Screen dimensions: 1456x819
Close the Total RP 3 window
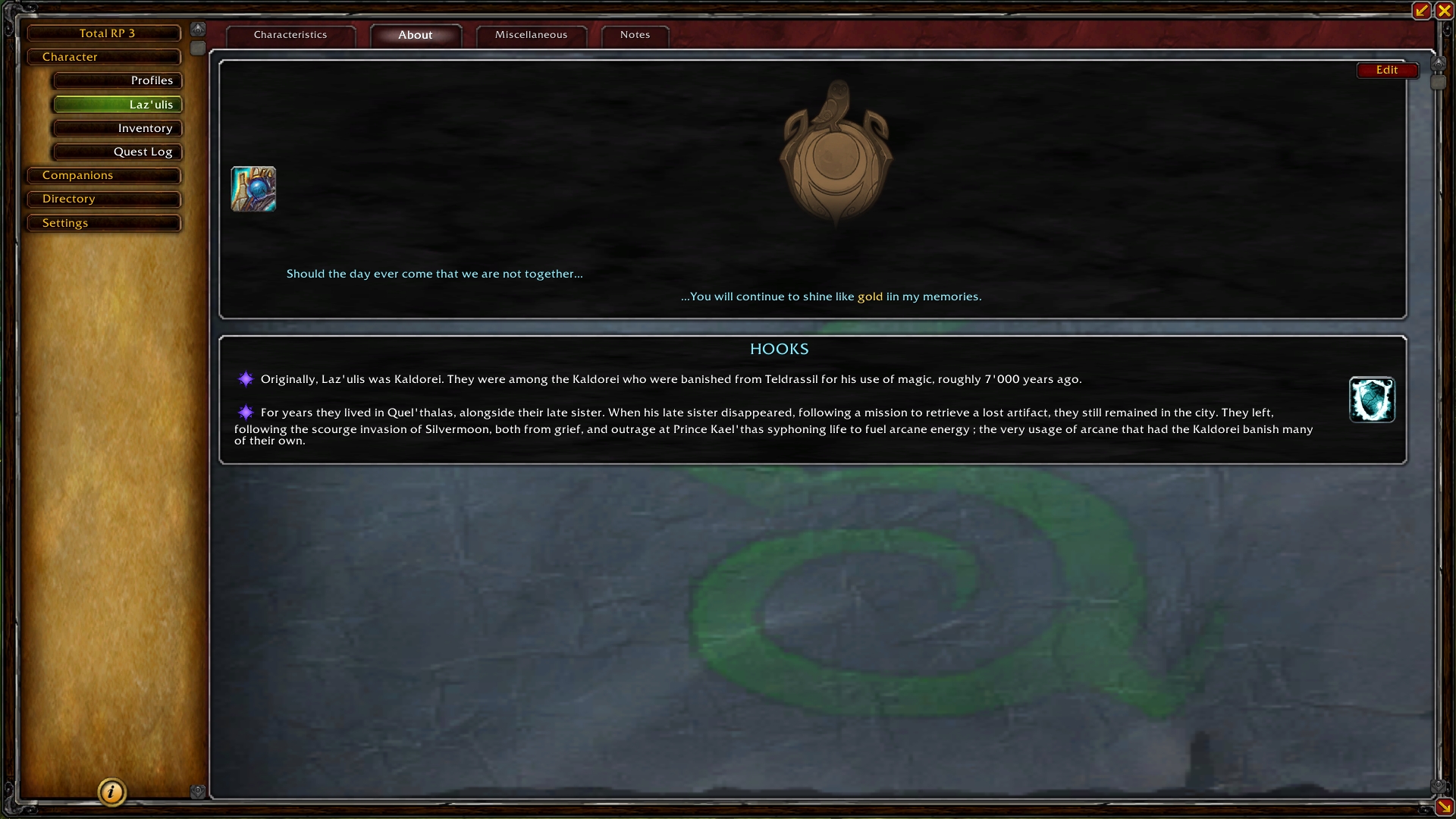(x=1444, y=11)
